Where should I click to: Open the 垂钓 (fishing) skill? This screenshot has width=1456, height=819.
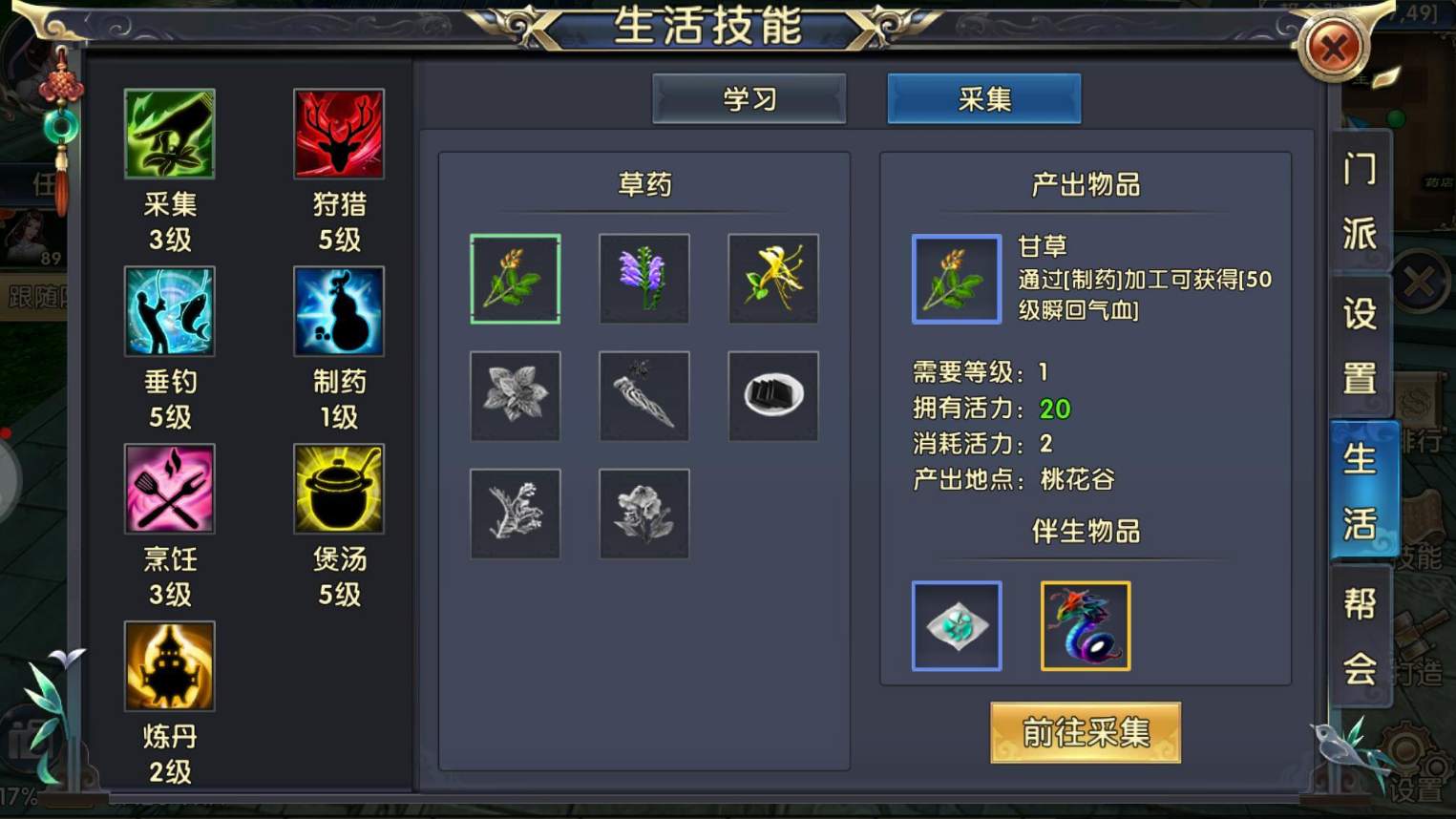click(x=170, y=311)
